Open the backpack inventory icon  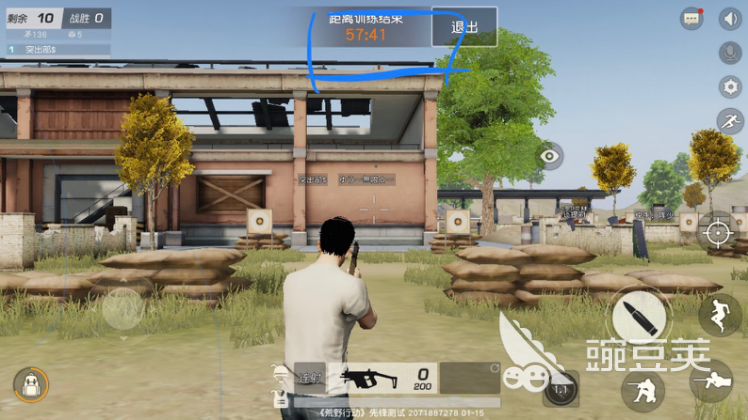[x=31, y=385]
